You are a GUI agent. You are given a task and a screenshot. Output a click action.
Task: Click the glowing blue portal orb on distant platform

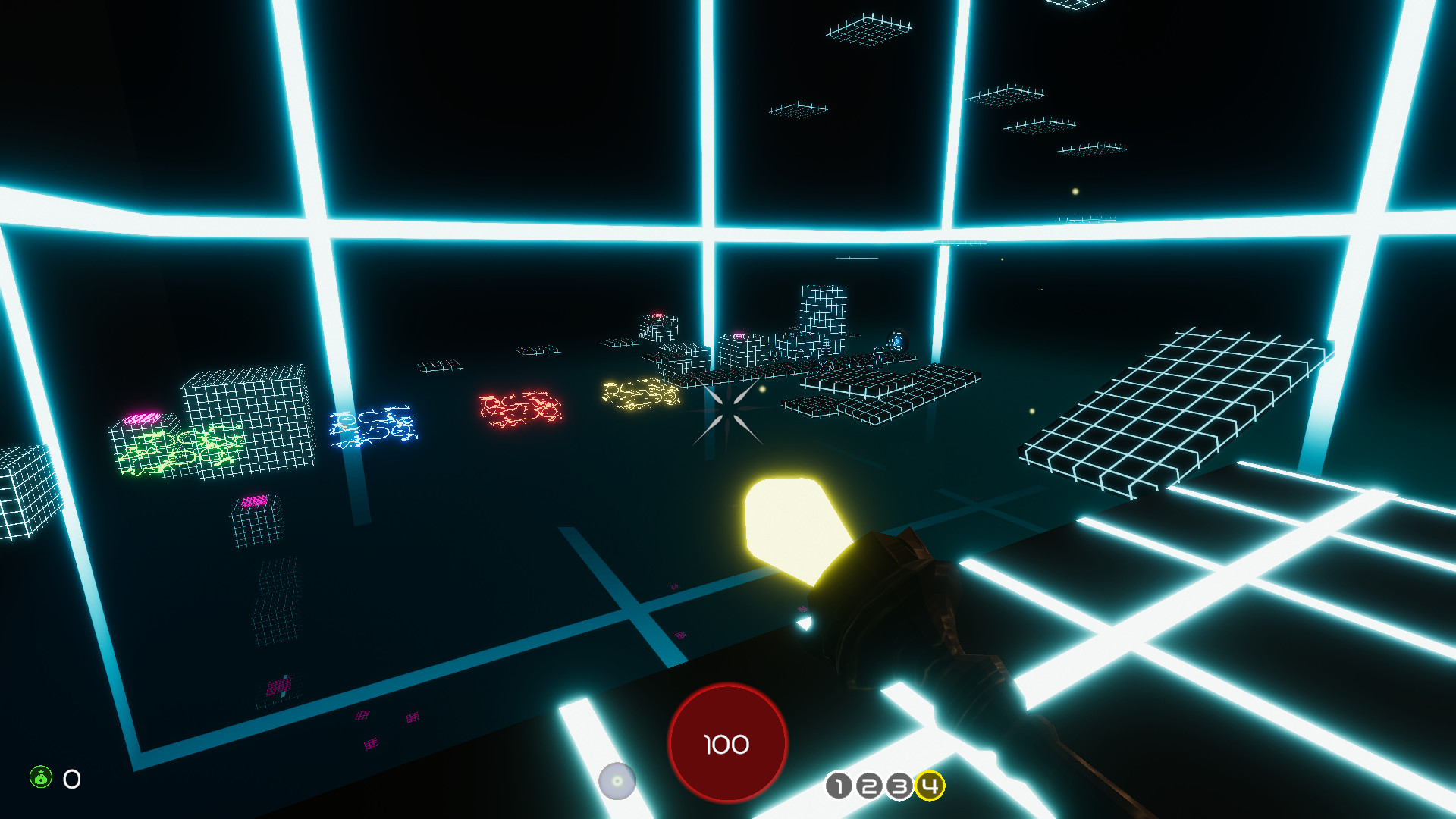pos(897,340)
